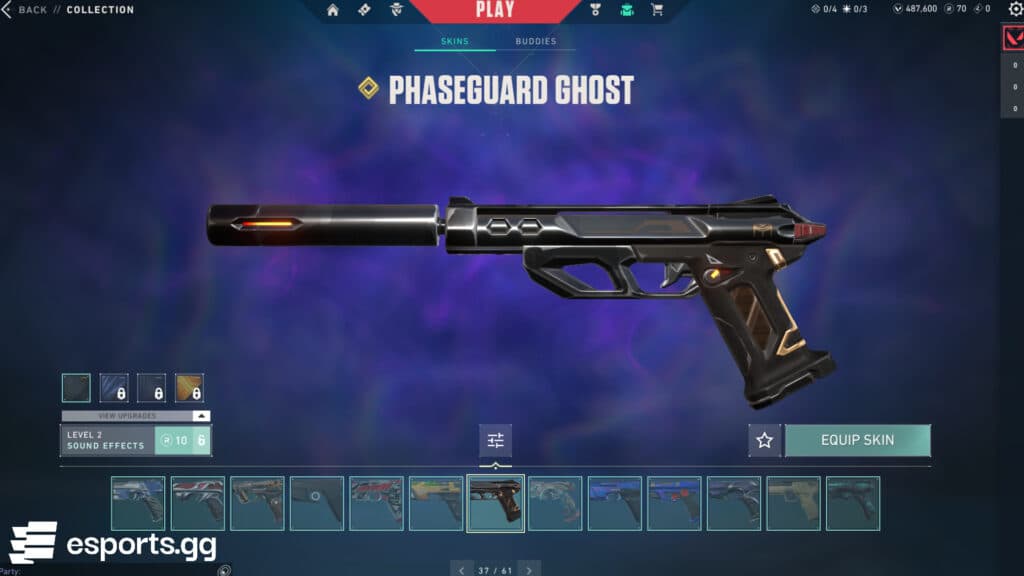Select the tan Ghost skin thumbnail
Image resolution: width=1024 pixels, height=576 pixels.
[x=793, y=503]
